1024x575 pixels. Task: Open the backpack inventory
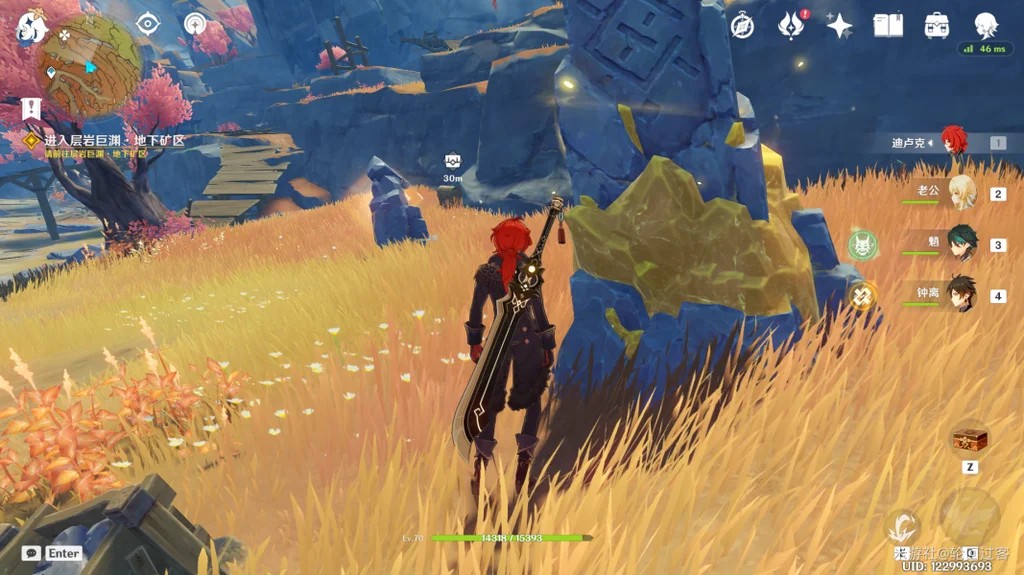pos(937,26)
